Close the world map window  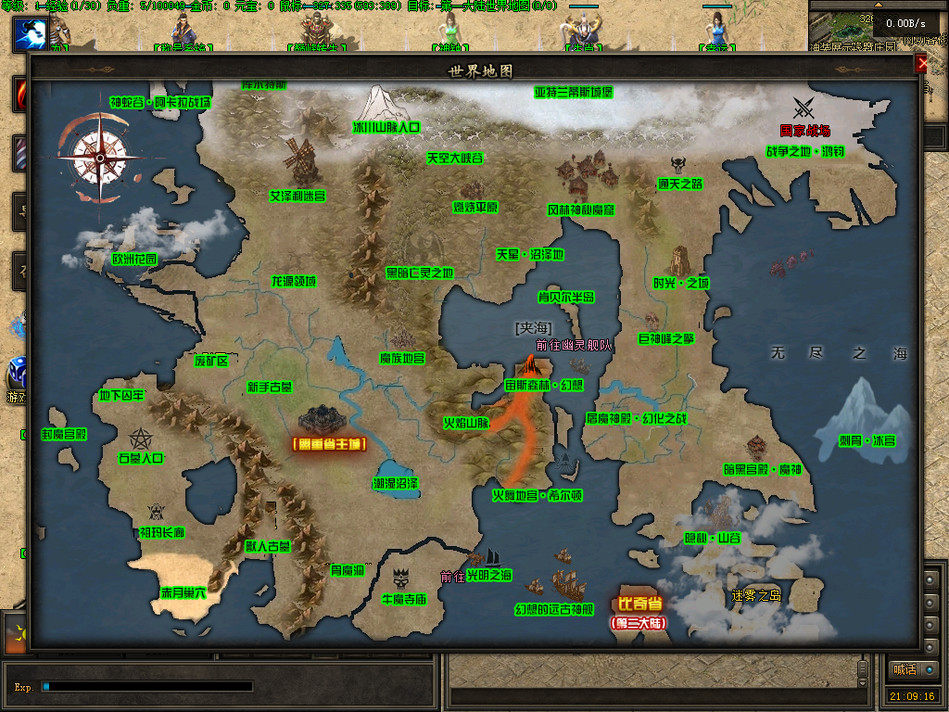(922, 64)
